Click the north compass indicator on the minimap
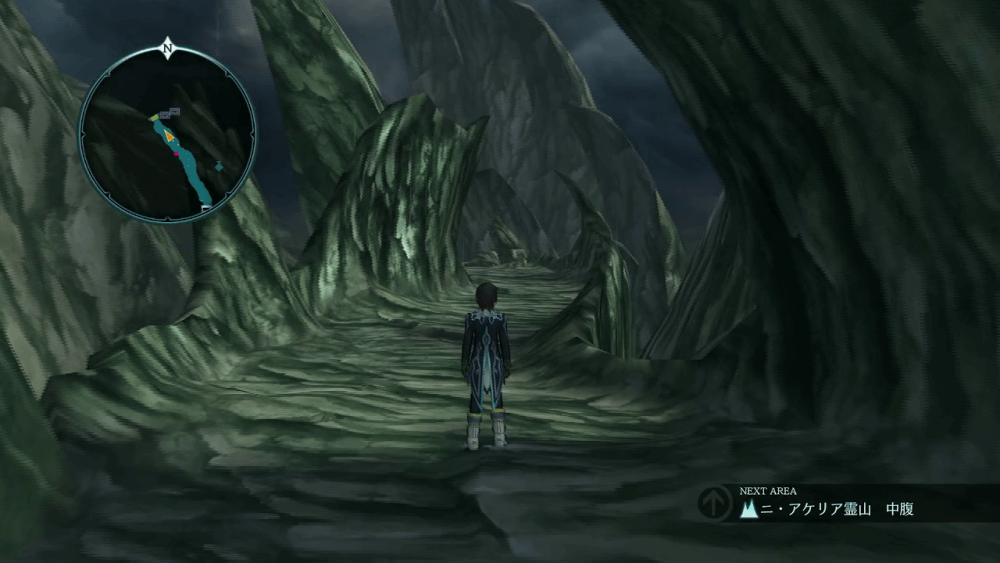Image resolution: width=1000 pixels, height=563 pixels. click(167, 46)
